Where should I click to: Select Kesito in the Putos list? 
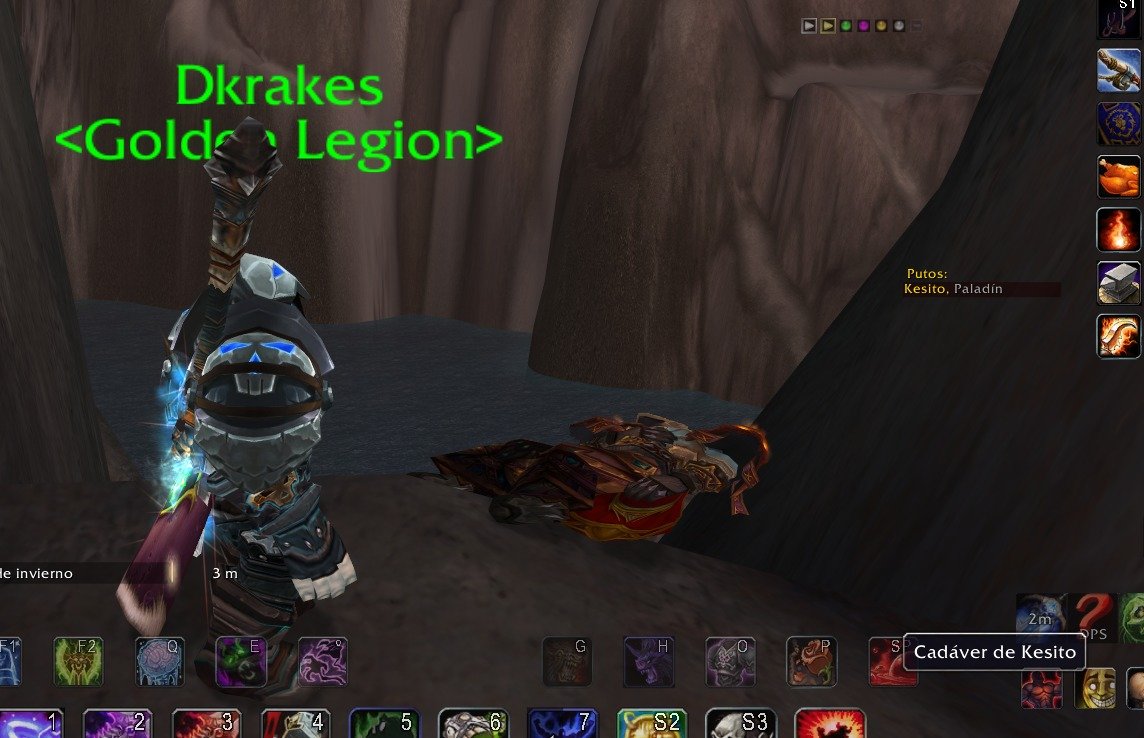pos(924,289)
